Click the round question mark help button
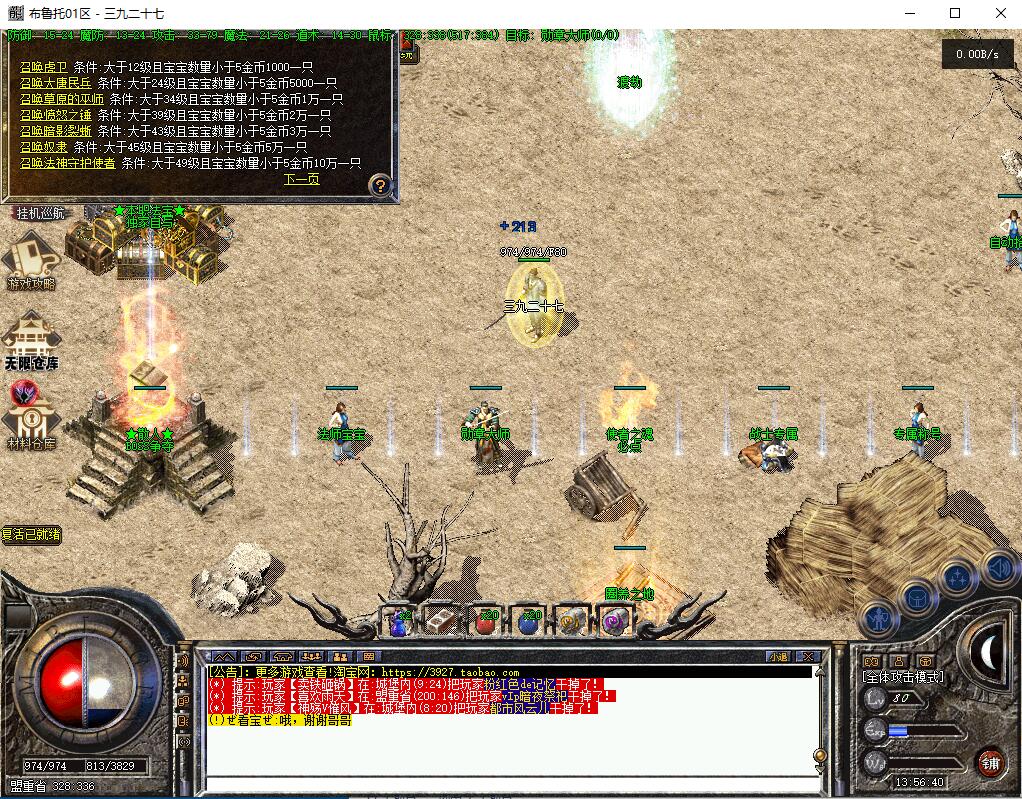 [379, 185]
